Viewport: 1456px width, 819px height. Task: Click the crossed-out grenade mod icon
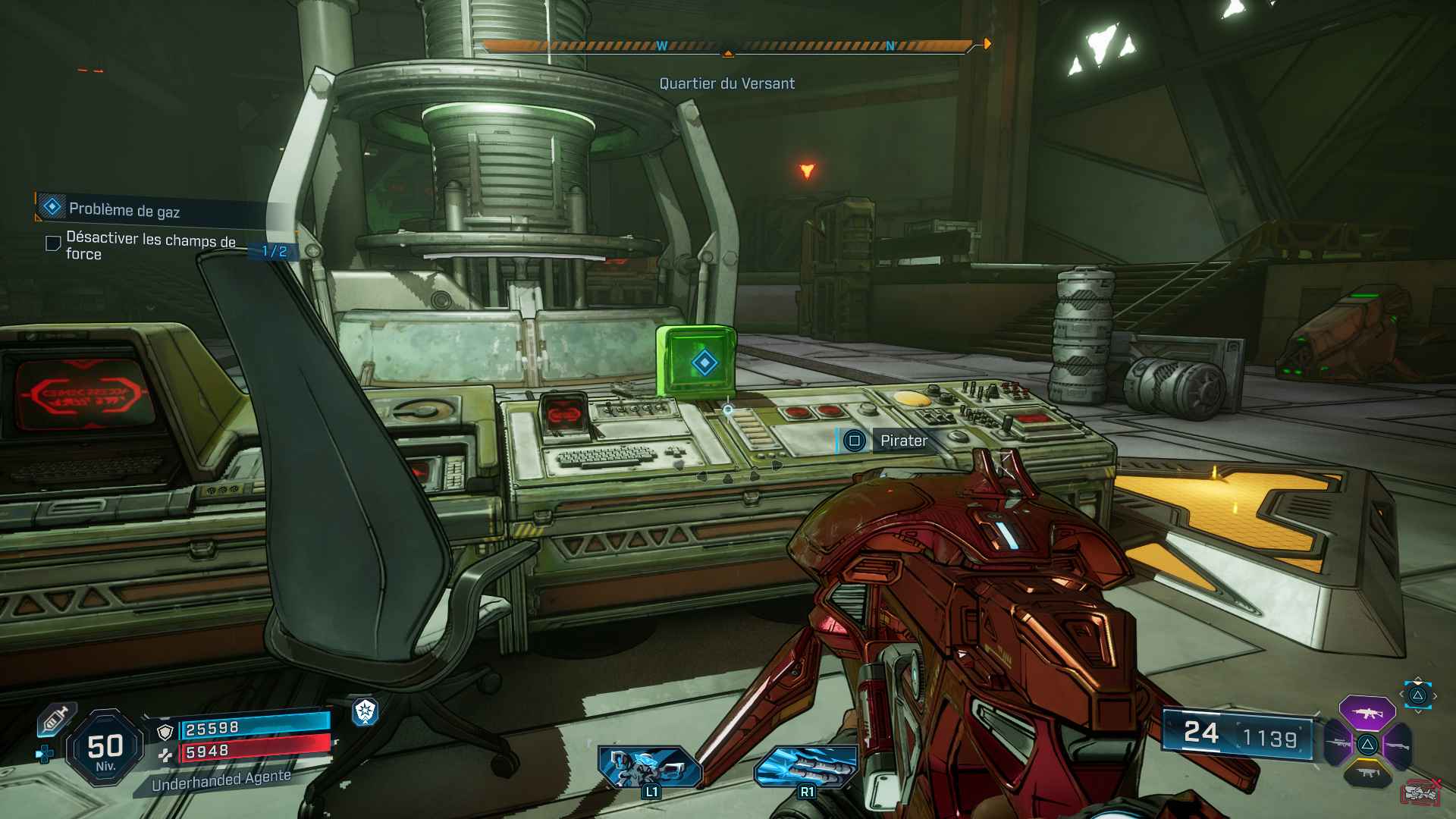pos(1419,793)
